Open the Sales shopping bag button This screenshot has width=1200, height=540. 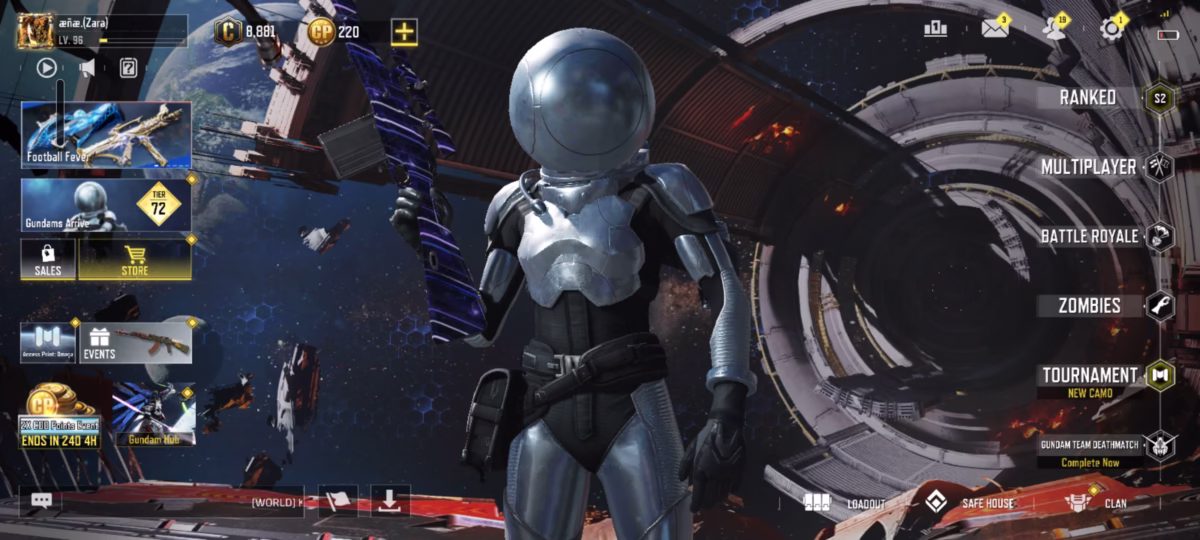pos(48,260)
